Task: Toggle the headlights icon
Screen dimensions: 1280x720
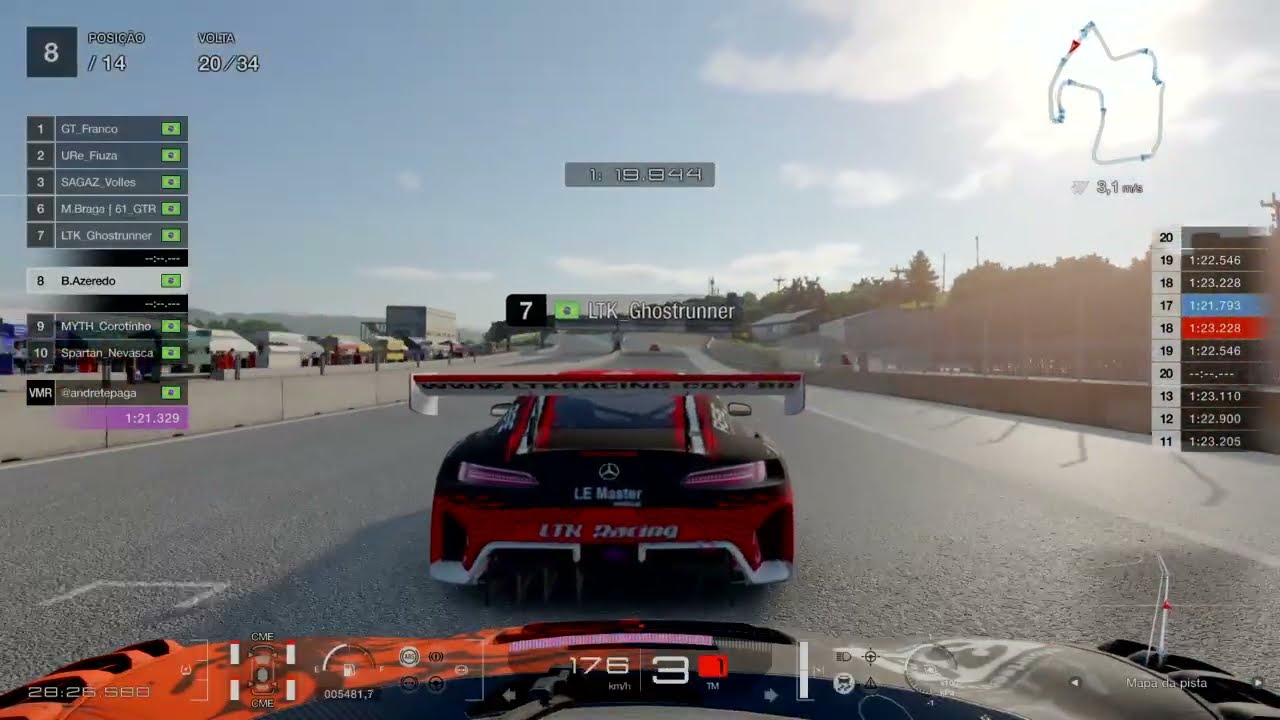Action: [x=844, y=657]
